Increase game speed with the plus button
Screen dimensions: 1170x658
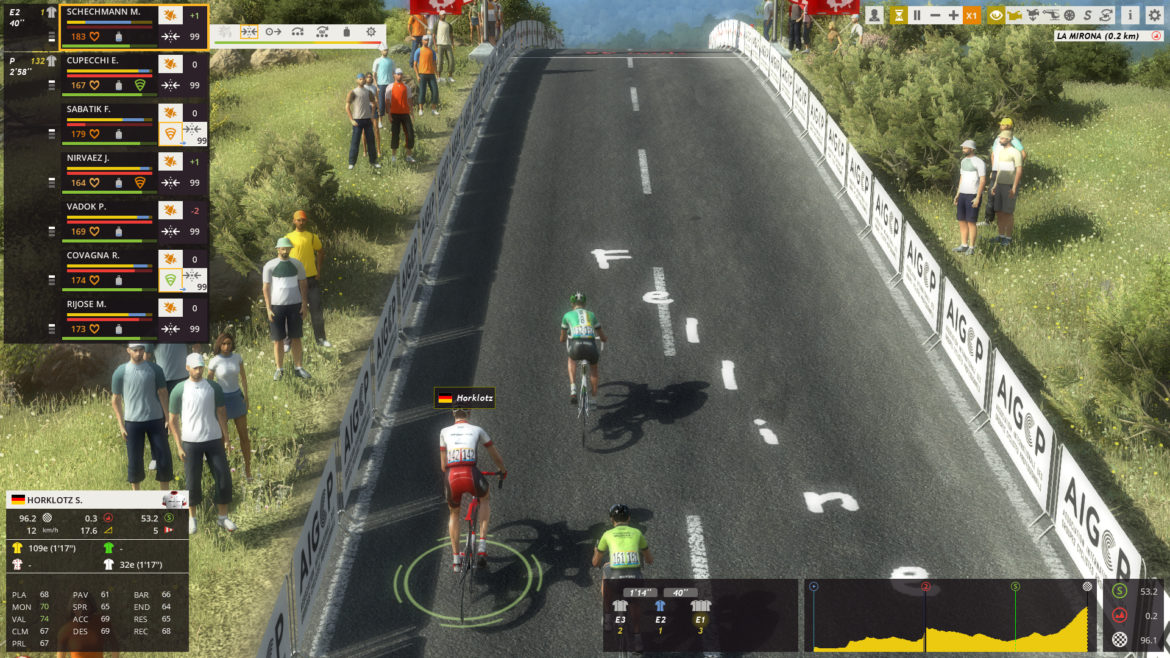coord(953,15)
